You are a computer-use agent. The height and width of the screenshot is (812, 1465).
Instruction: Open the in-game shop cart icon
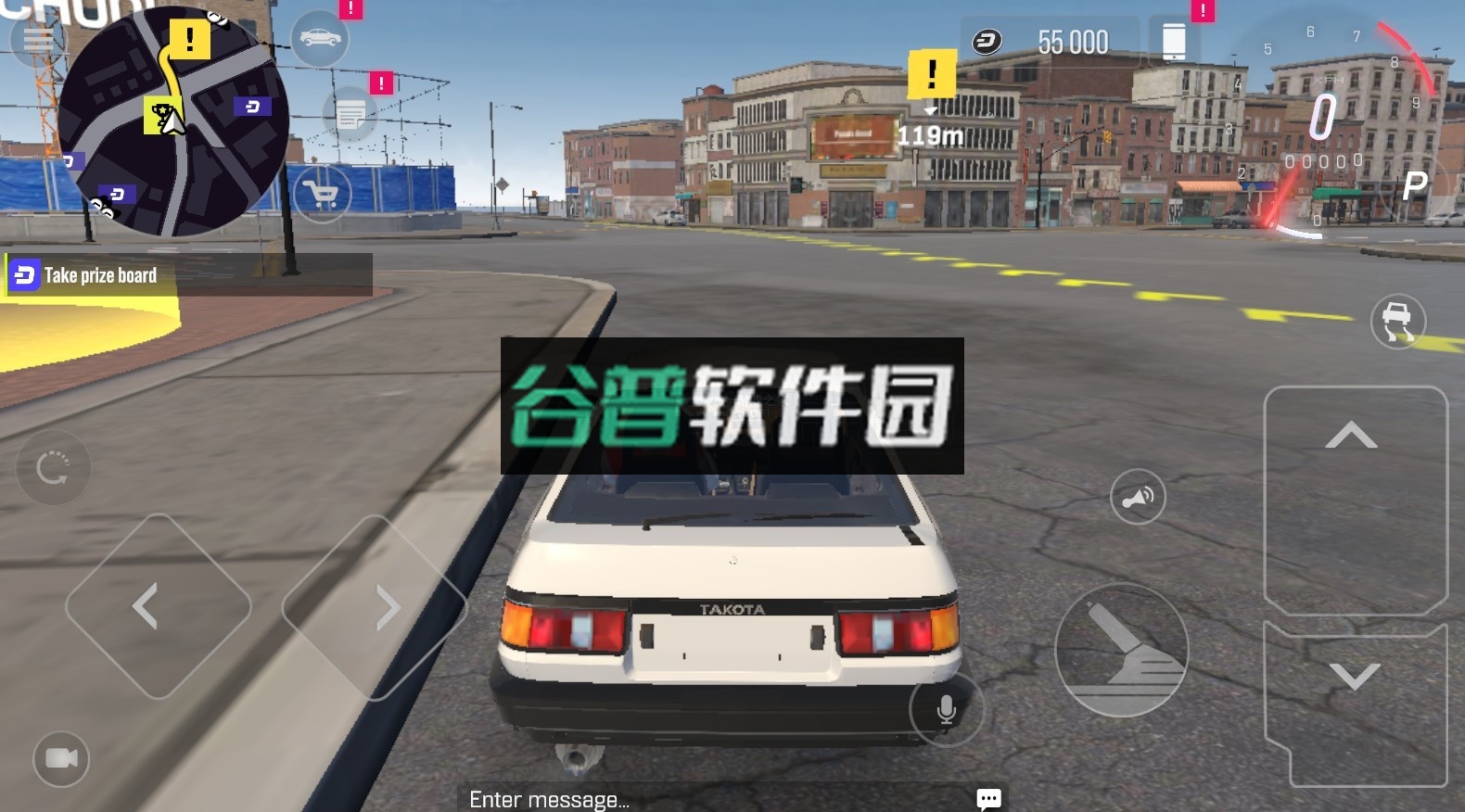pos(321,195)
